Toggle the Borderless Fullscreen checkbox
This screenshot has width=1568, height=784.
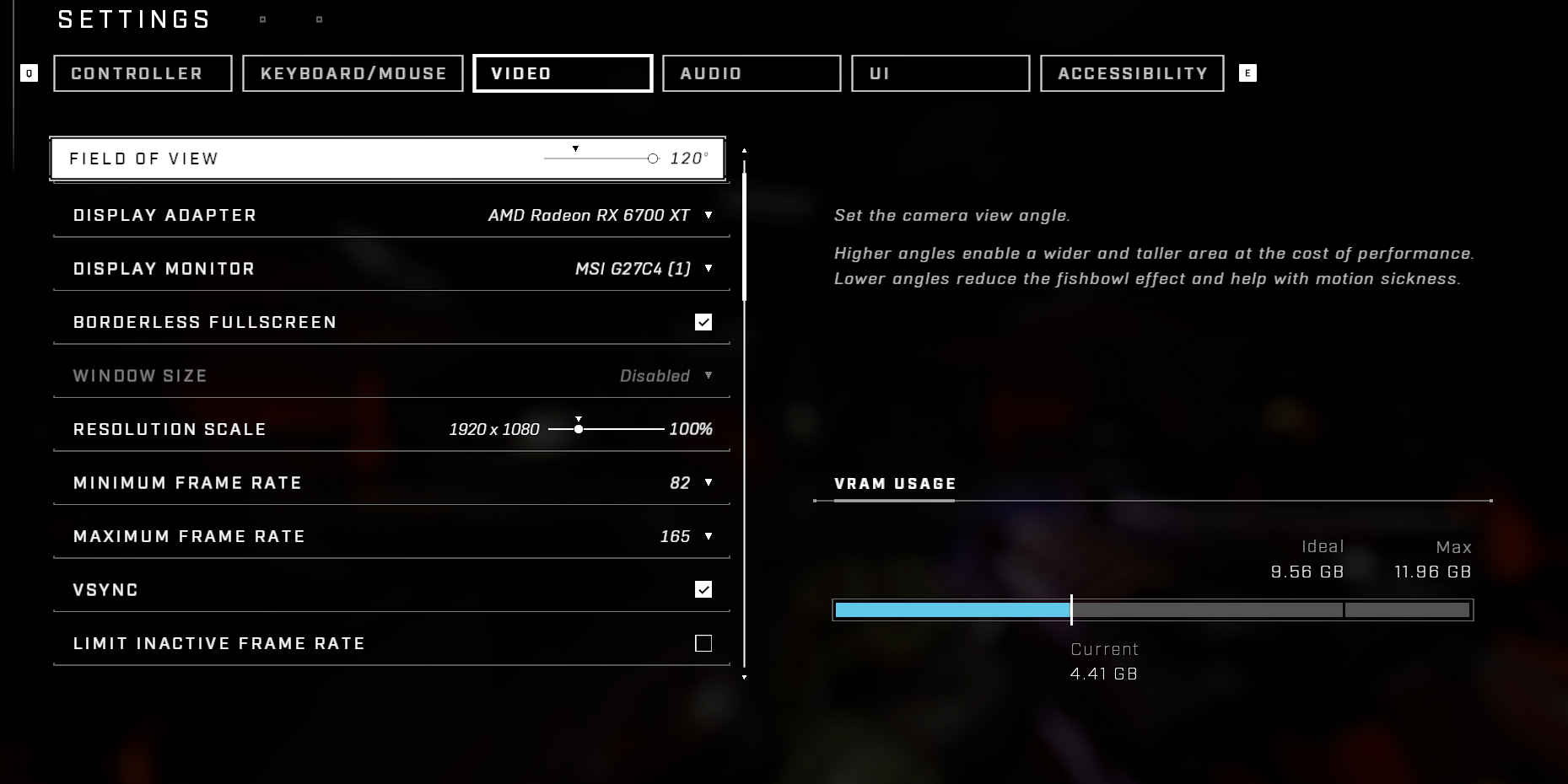click(703, 322)
